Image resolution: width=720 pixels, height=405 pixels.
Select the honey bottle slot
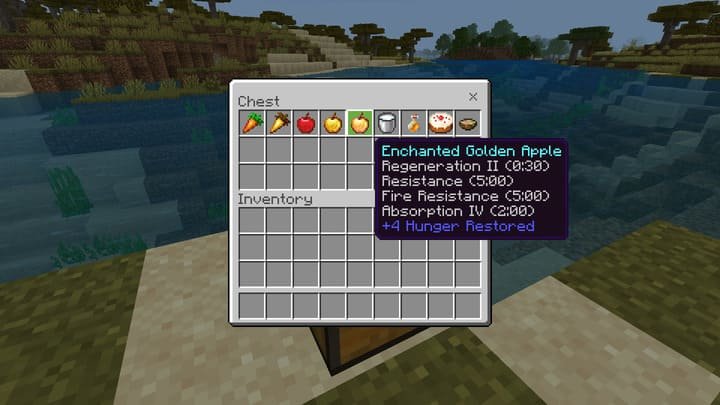point(413,123)
